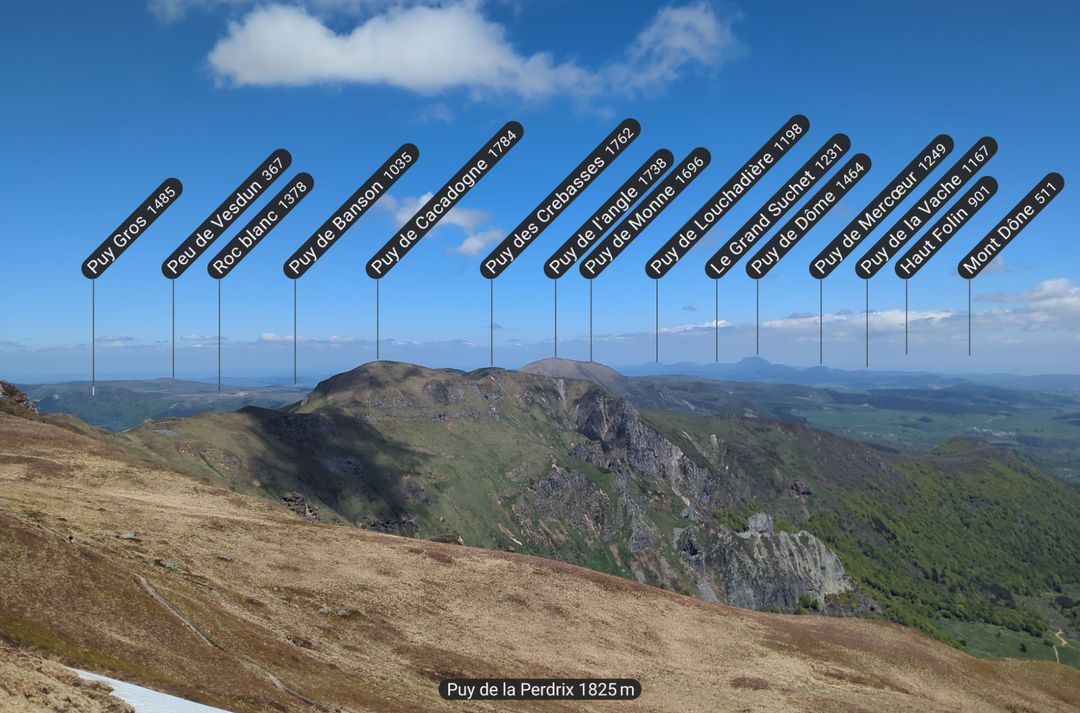Click the Mont Dône 511 label

[1011, 225]
